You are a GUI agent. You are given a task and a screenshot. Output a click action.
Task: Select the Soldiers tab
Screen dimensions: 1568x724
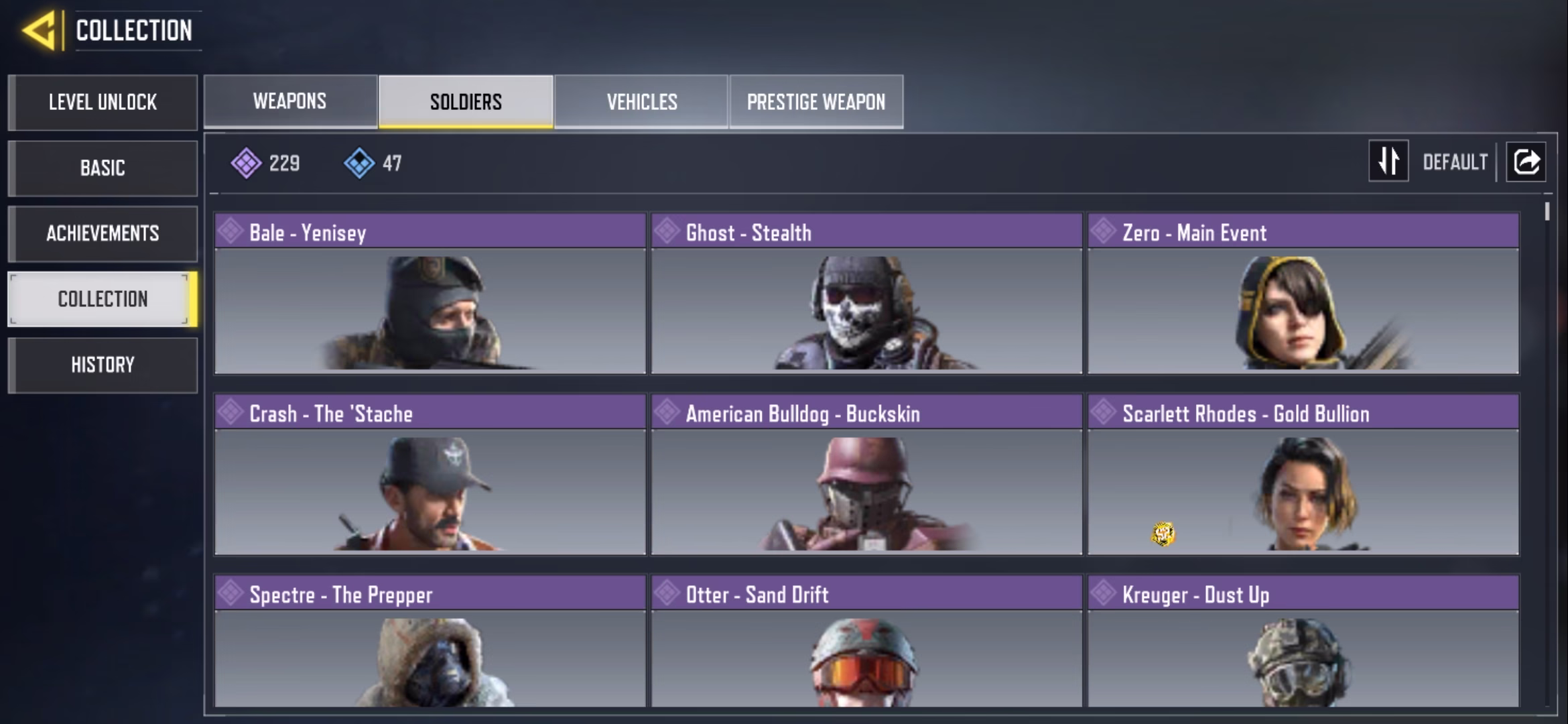click(x=466, y=101)
